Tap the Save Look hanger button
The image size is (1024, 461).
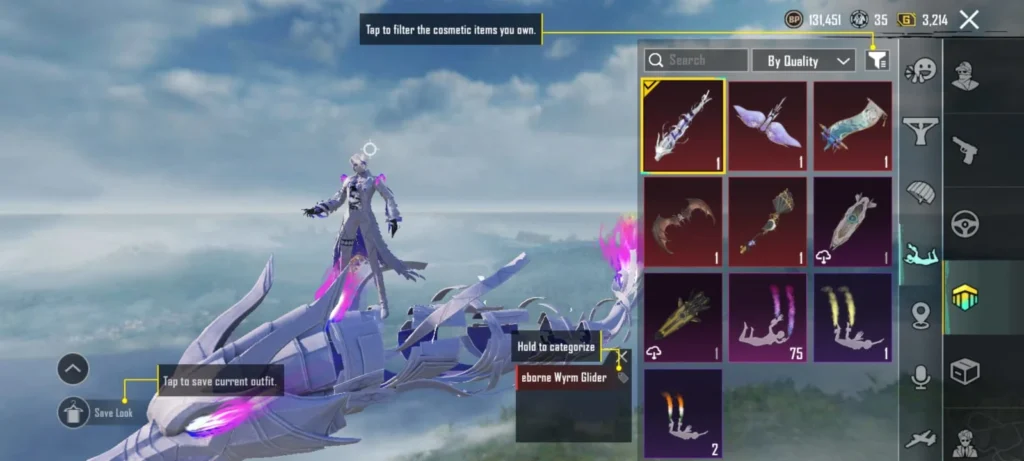(73, 411)
